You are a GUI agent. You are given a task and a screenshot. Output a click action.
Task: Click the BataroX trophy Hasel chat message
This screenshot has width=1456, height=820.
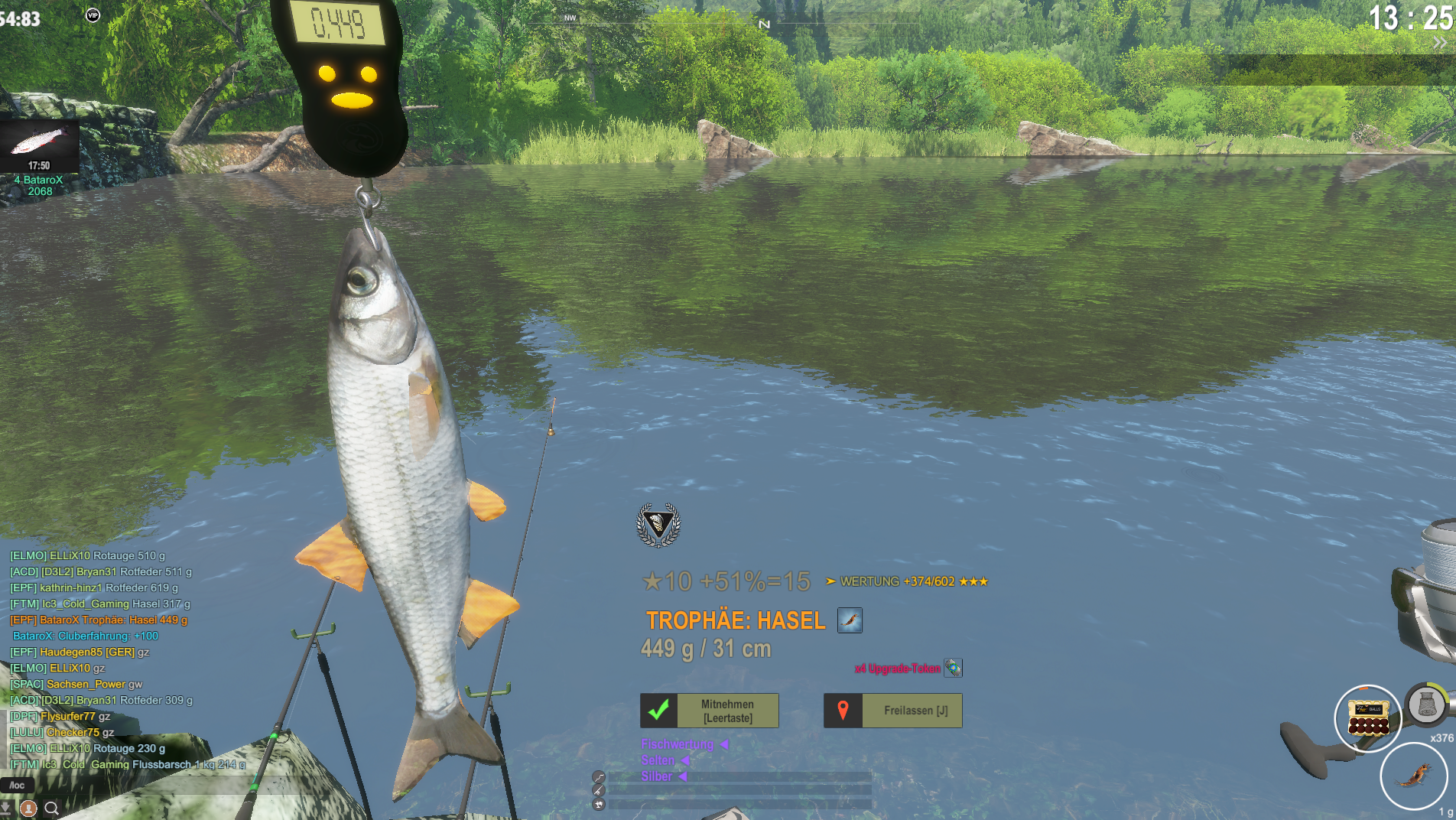tap(99, 620)
